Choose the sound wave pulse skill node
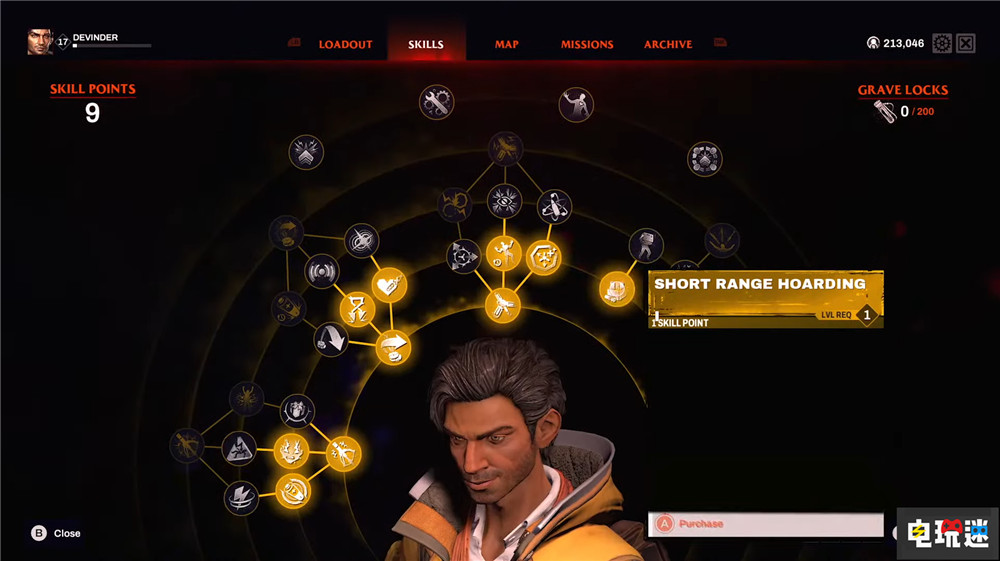Viewport: 1000px width, 561px height. (x=322, y=272)
